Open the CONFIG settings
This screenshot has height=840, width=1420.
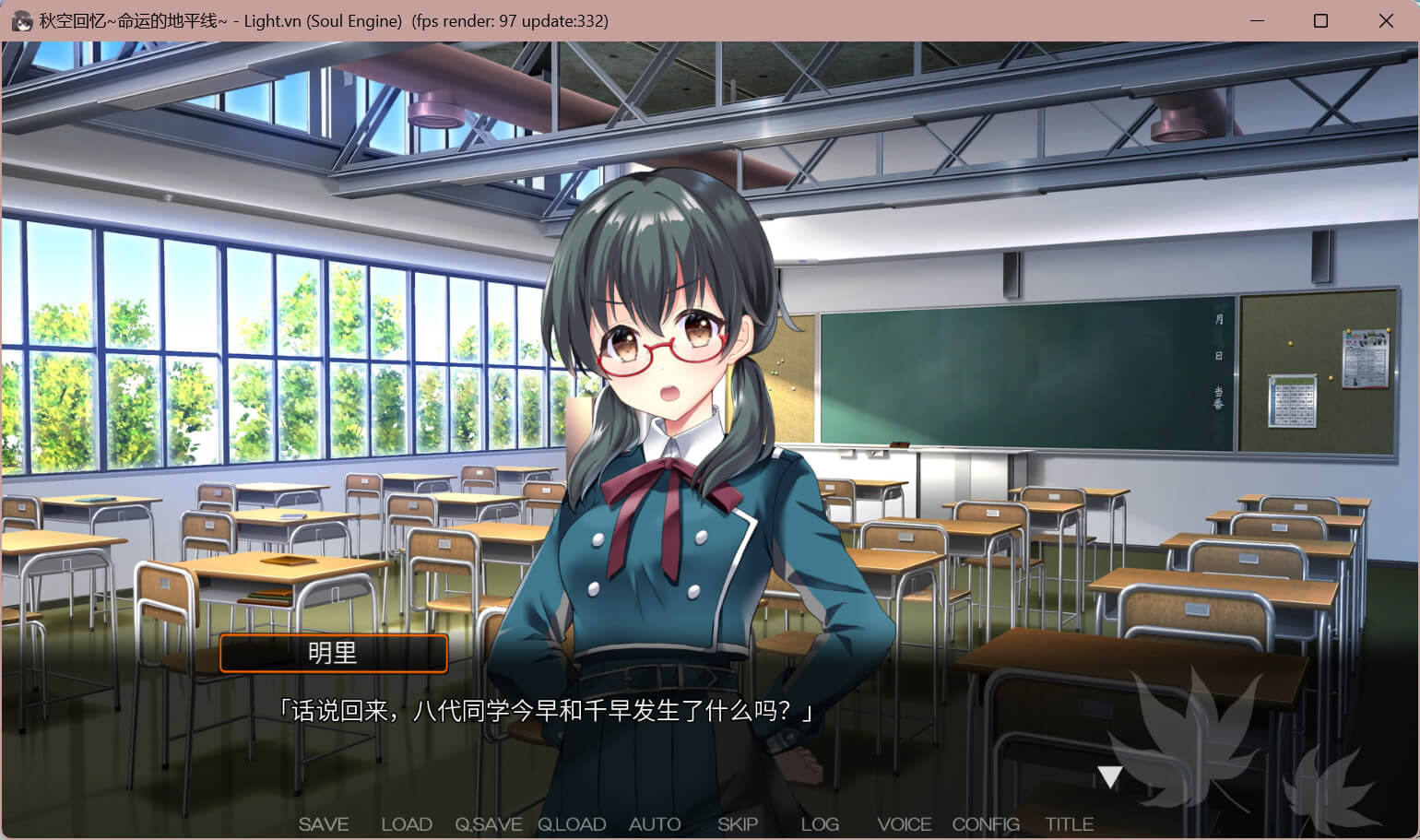pyautogui.click(x=986, y=824)
